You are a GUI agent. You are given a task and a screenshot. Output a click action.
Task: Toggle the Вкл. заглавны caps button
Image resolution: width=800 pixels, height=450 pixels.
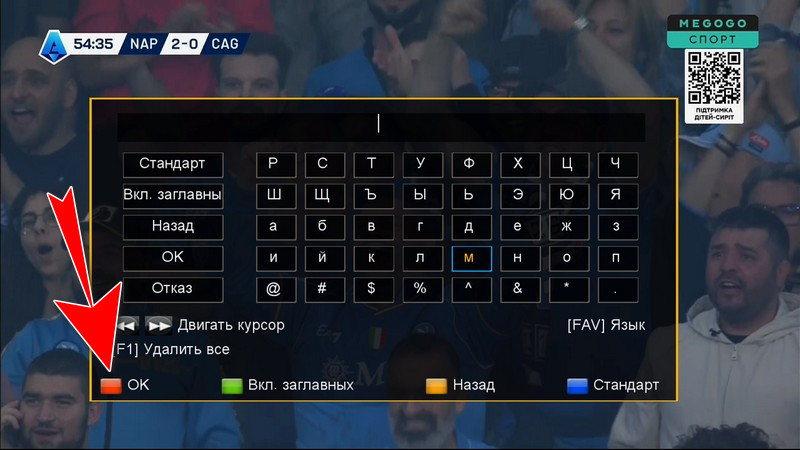coord(172,194)
